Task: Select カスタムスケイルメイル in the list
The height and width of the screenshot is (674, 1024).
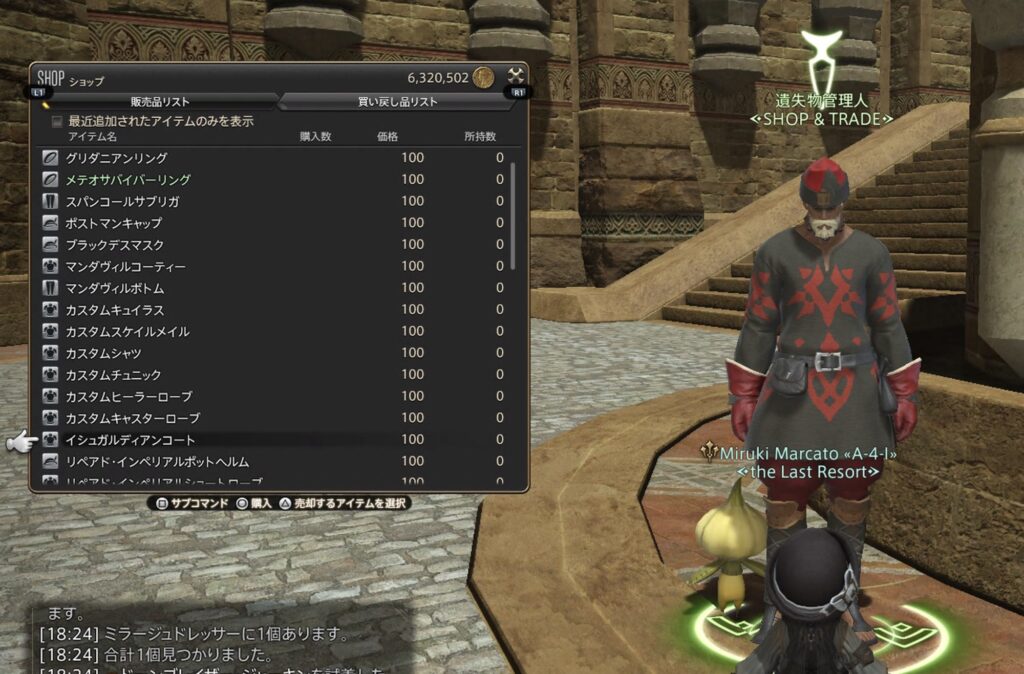Action: tap(127, 332)
